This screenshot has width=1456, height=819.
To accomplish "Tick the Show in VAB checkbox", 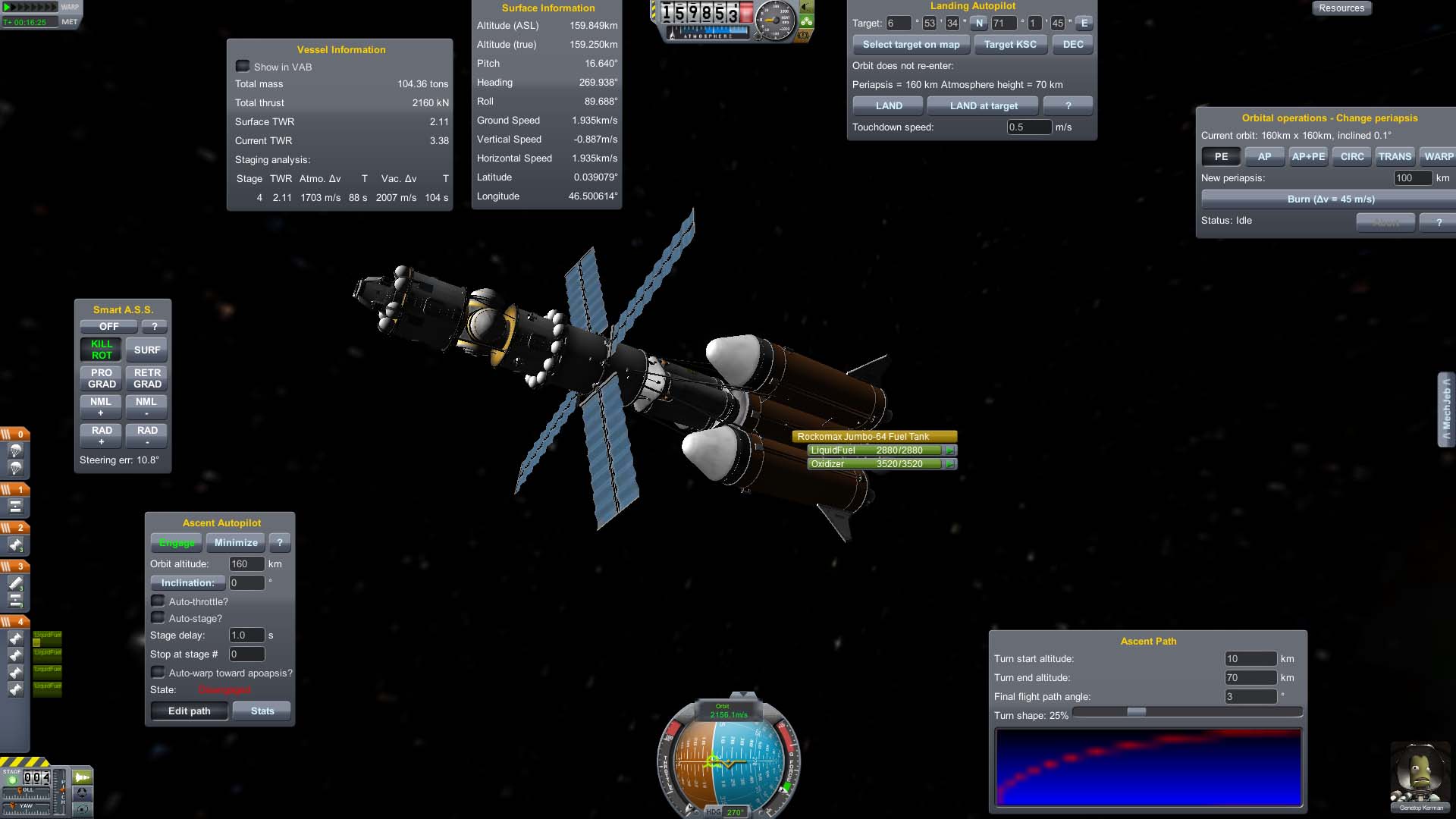I will coord(243,67).
